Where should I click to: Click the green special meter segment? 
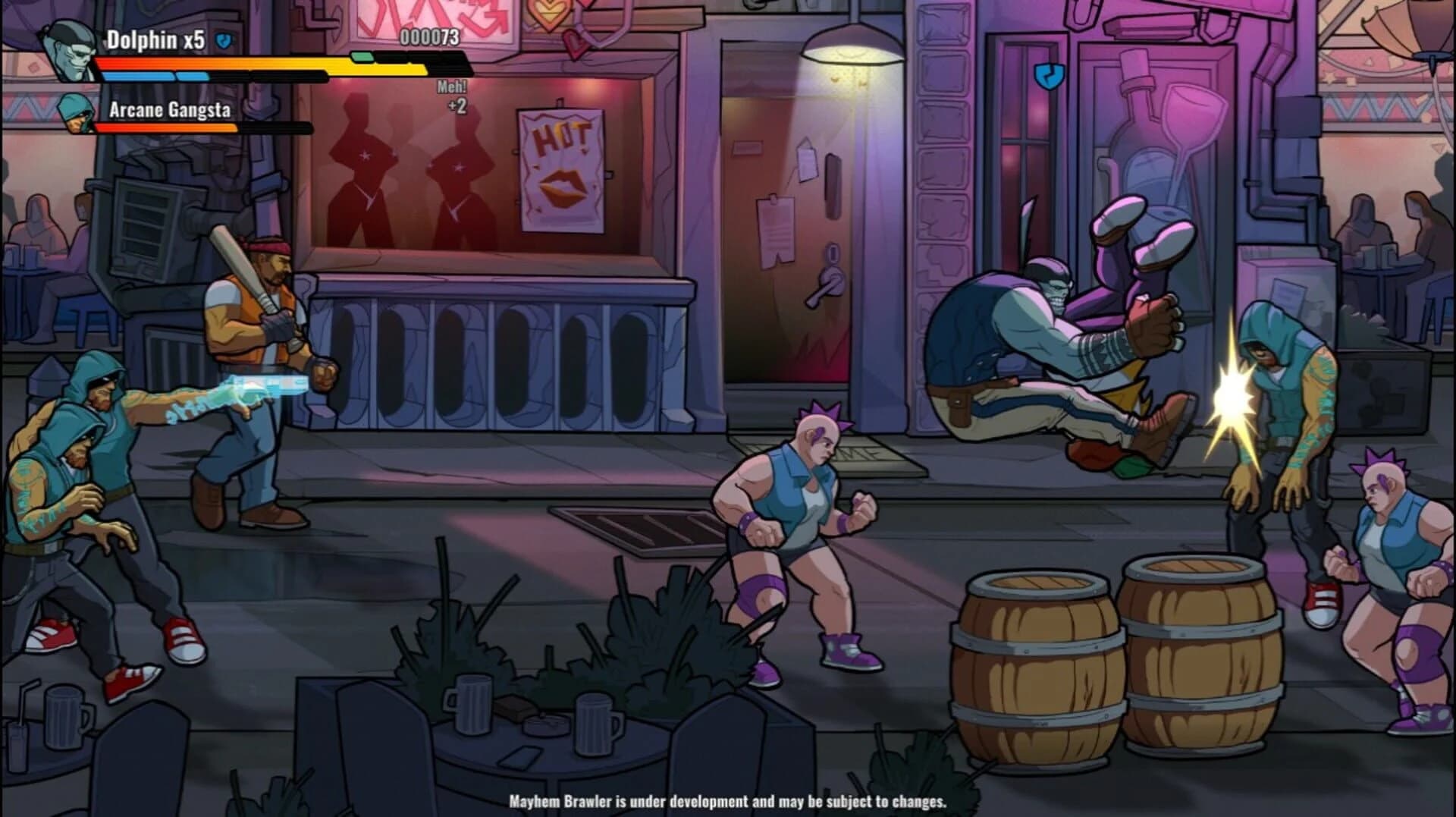(x=362, y=55)
